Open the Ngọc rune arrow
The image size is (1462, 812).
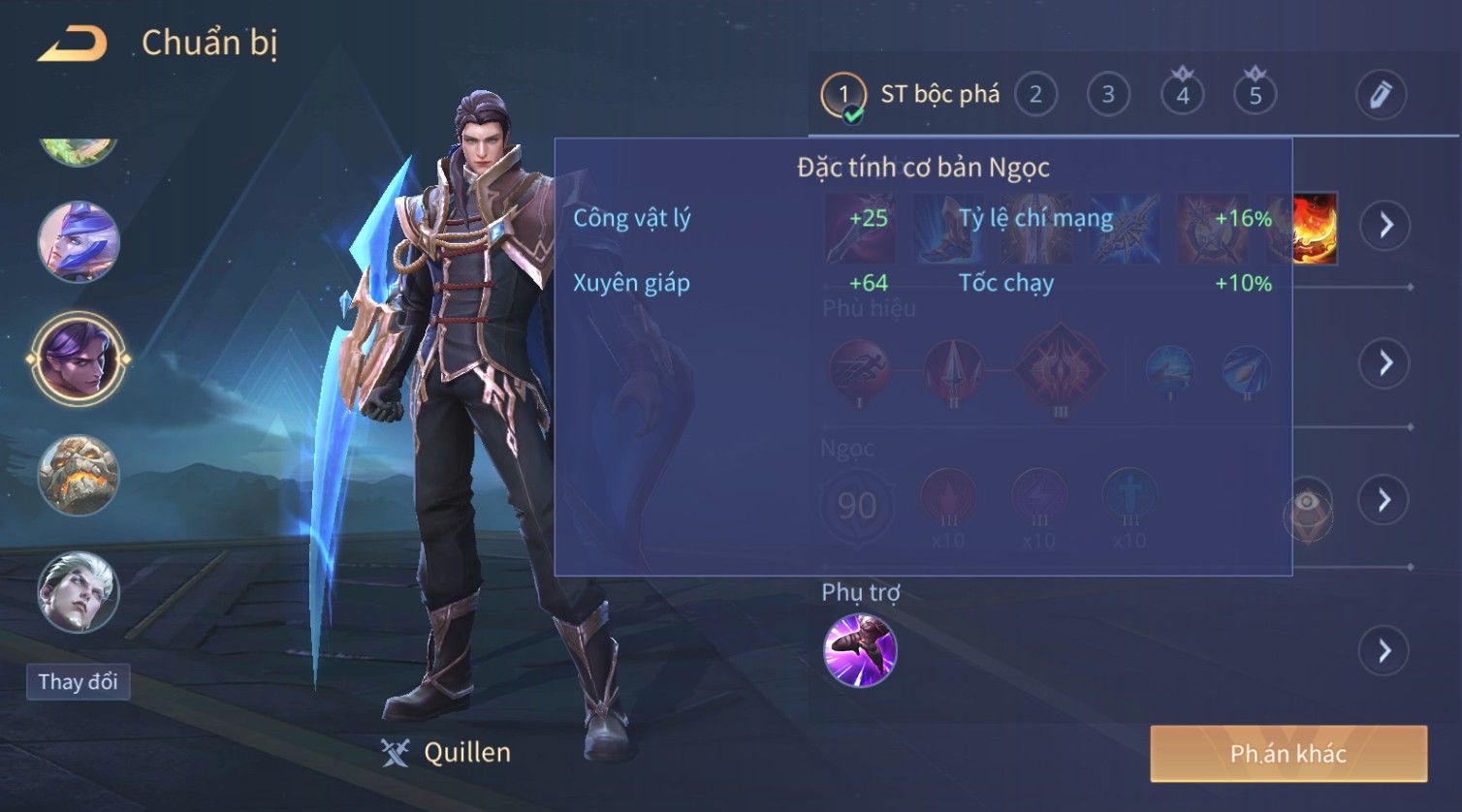pyautogui.click(x=1384, y=500)
